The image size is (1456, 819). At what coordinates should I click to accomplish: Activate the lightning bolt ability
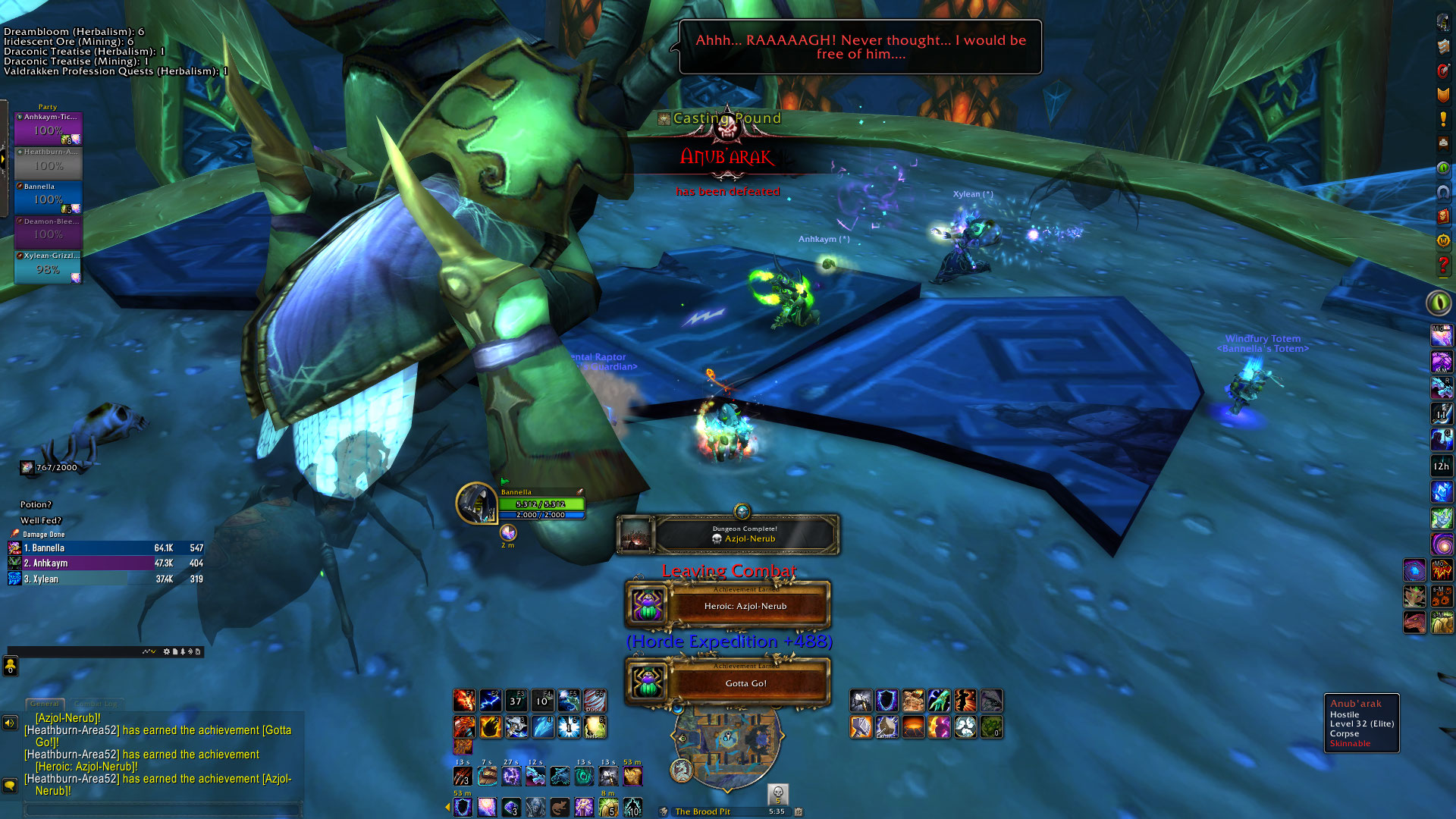[x=490, y=700]
